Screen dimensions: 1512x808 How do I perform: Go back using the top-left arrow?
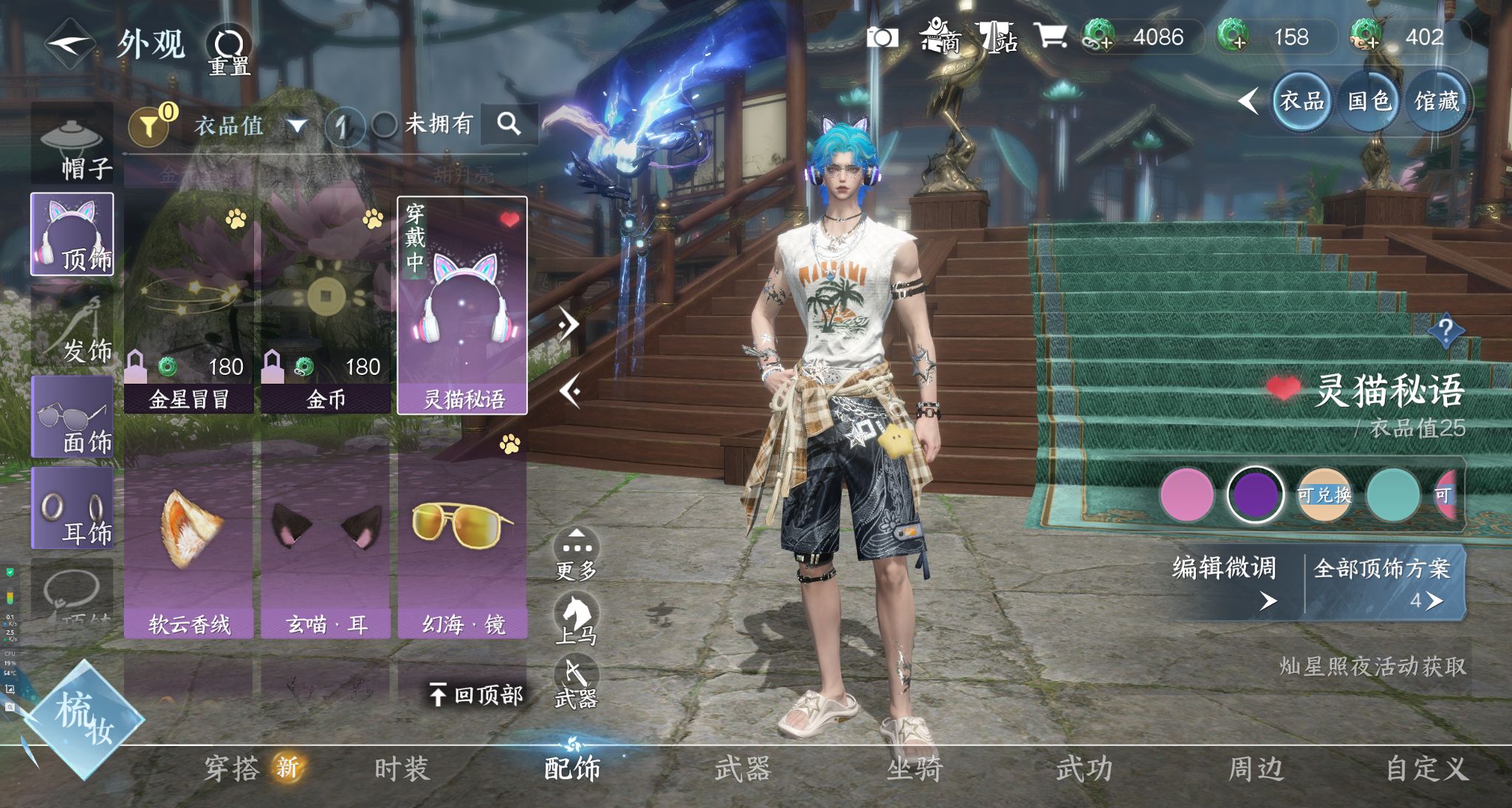pos(68,44)
